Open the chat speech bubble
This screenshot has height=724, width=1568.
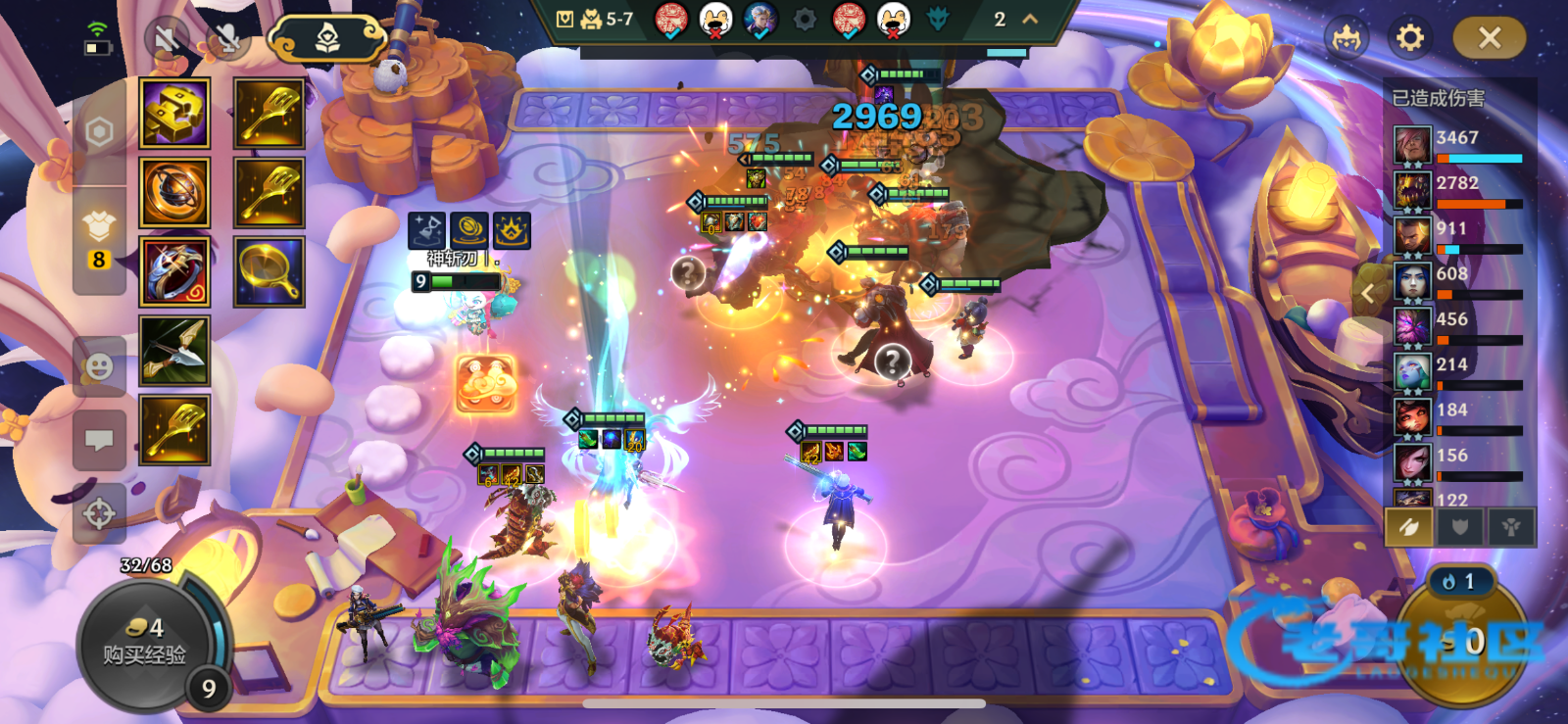[x=99, y=440]
